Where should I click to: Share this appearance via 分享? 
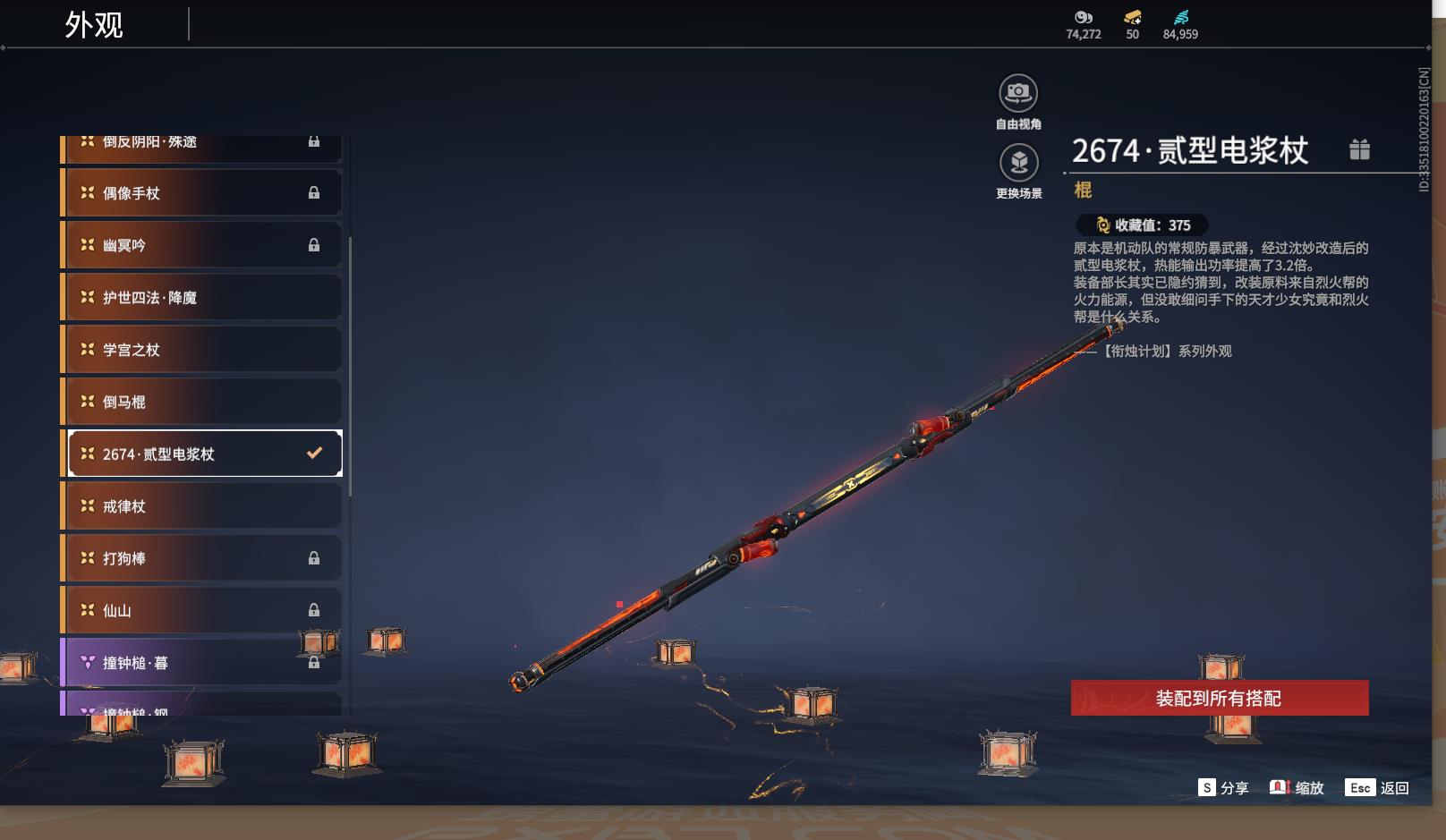click(x=1223, y=787)
